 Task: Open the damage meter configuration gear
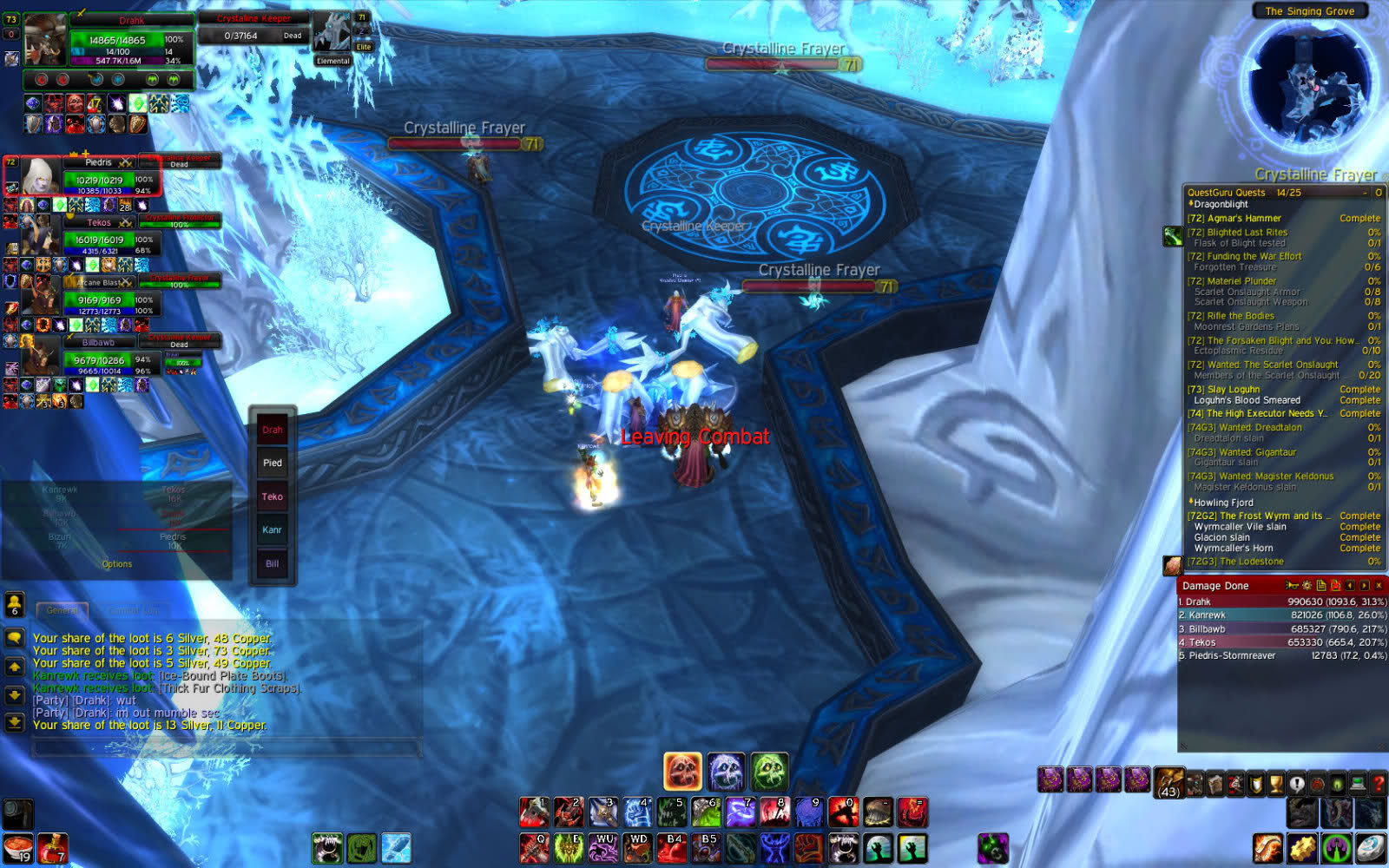click(x=1307, y=586)
